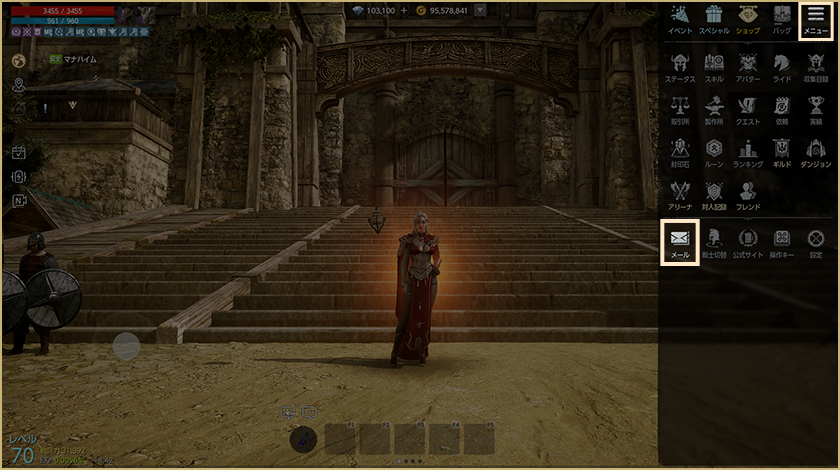Toggle the メニュー hamburger button
The width and height of the screenshot is (840, 470).
coord(816,19)
